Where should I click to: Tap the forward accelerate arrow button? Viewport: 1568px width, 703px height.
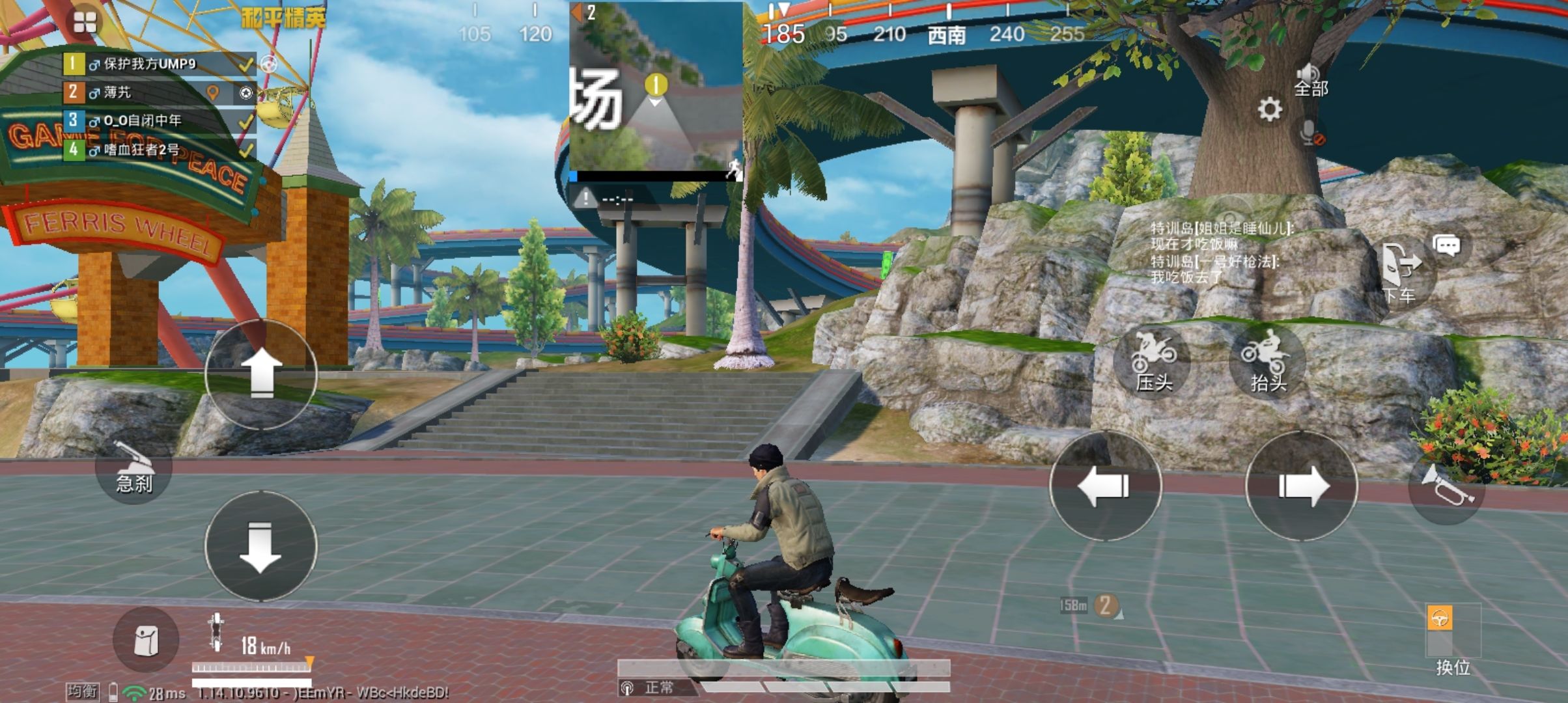click(x=261, y=374)
